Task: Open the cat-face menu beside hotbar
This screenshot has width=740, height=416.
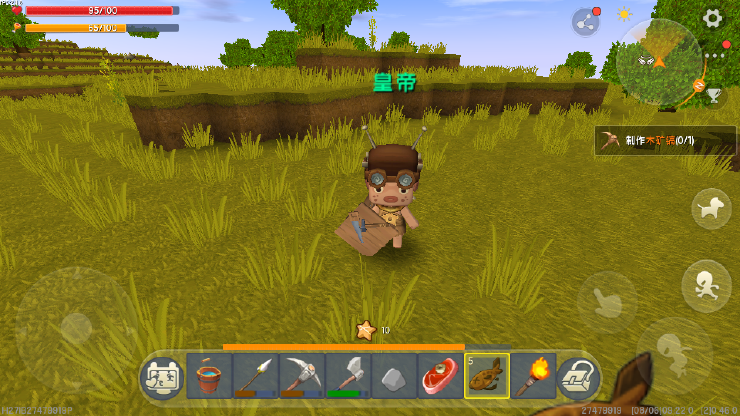Action: click(161, 377)
